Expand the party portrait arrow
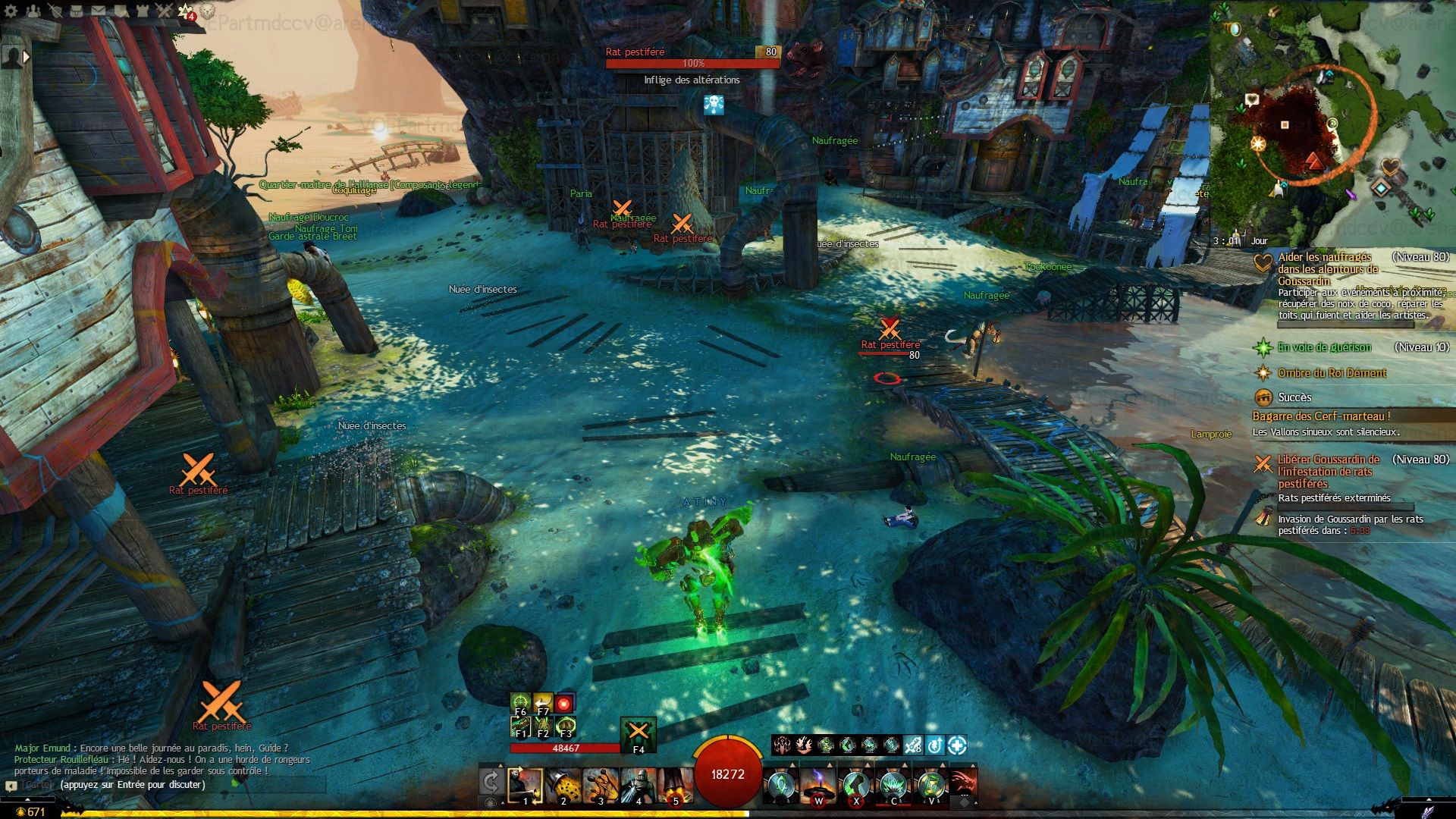This screenshot has width=1456, height=819. pos(27,57)
